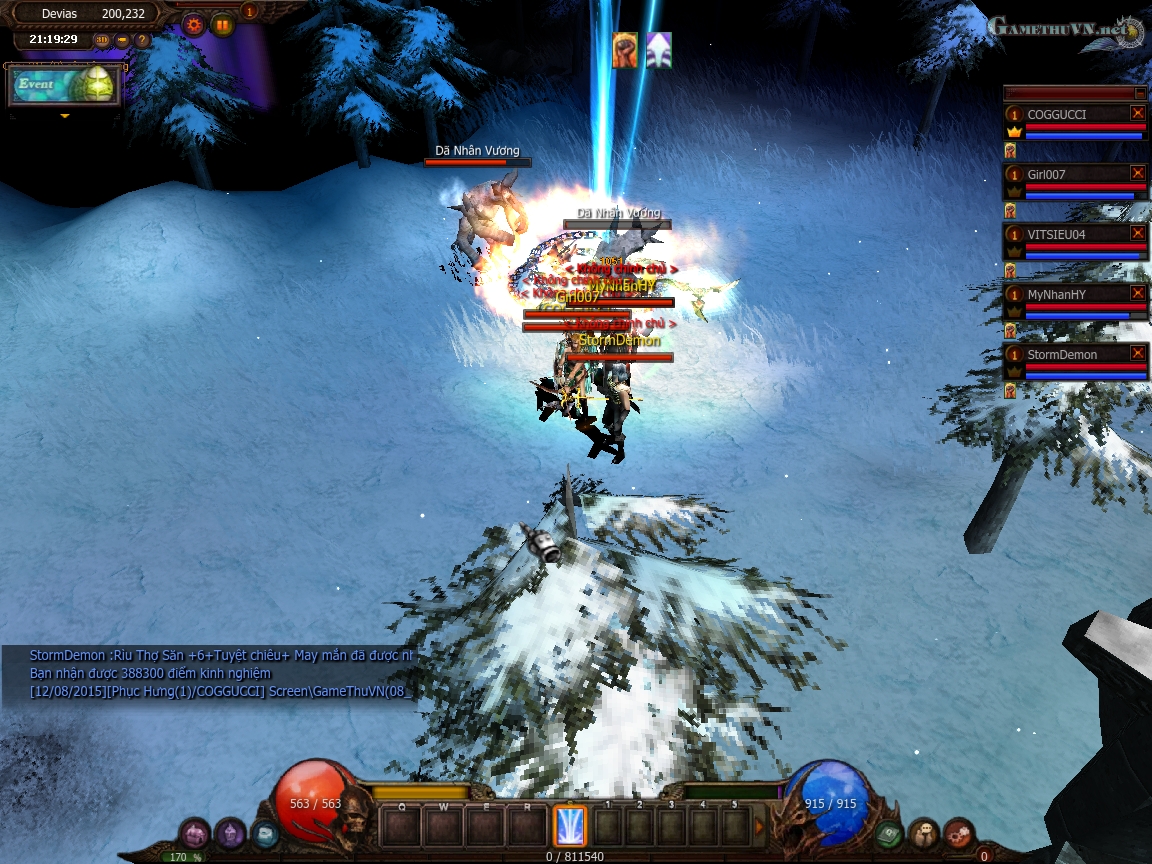1152x864 pixels.
Task: Minimize the party list panel
Action: (x=1140, y=93)
